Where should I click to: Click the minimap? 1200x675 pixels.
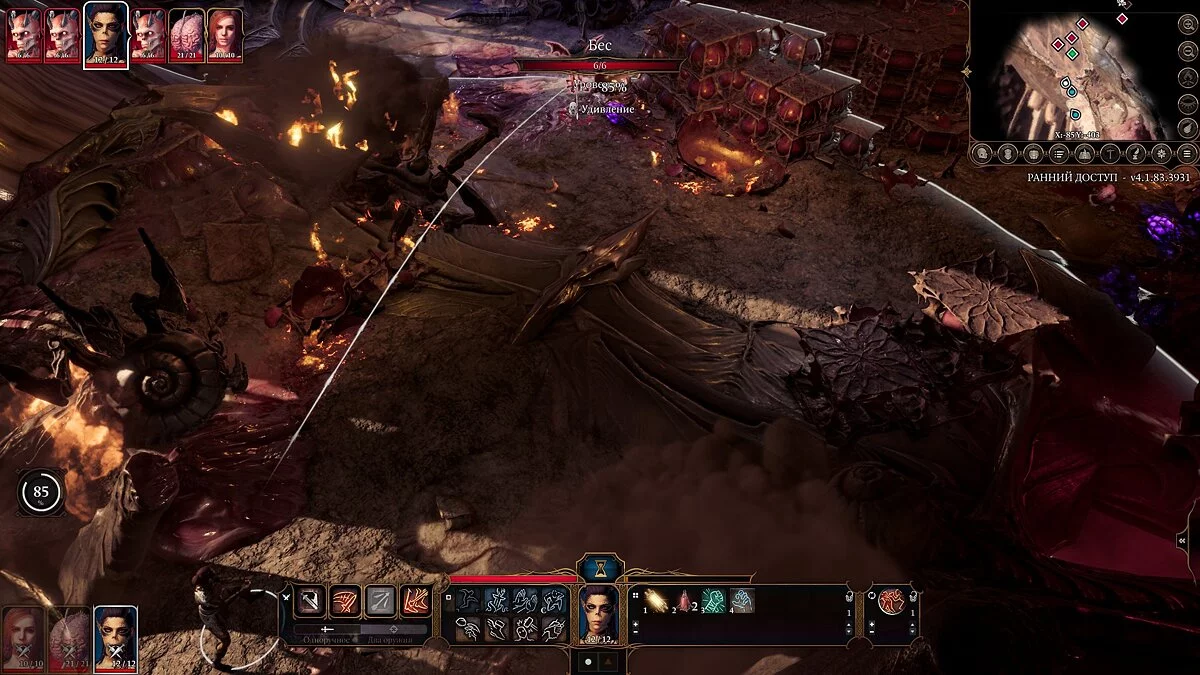pos(1070,75)
